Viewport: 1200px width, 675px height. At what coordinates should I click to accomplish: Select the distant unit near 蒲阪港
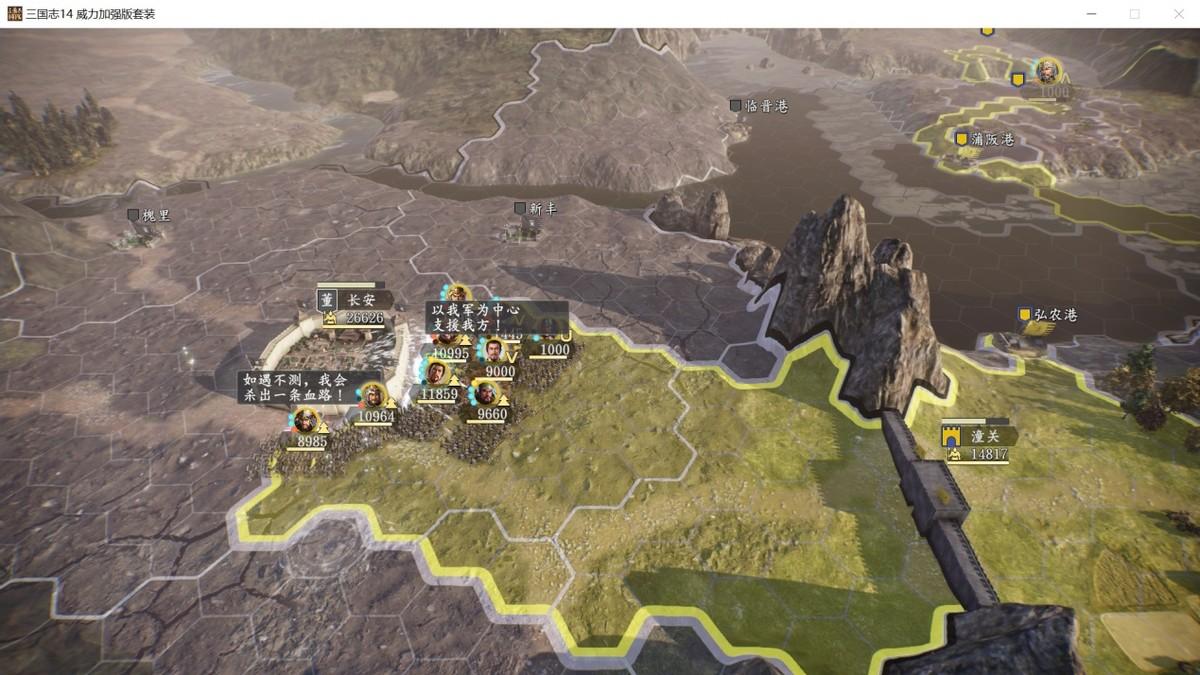(x=1047, y=72)
